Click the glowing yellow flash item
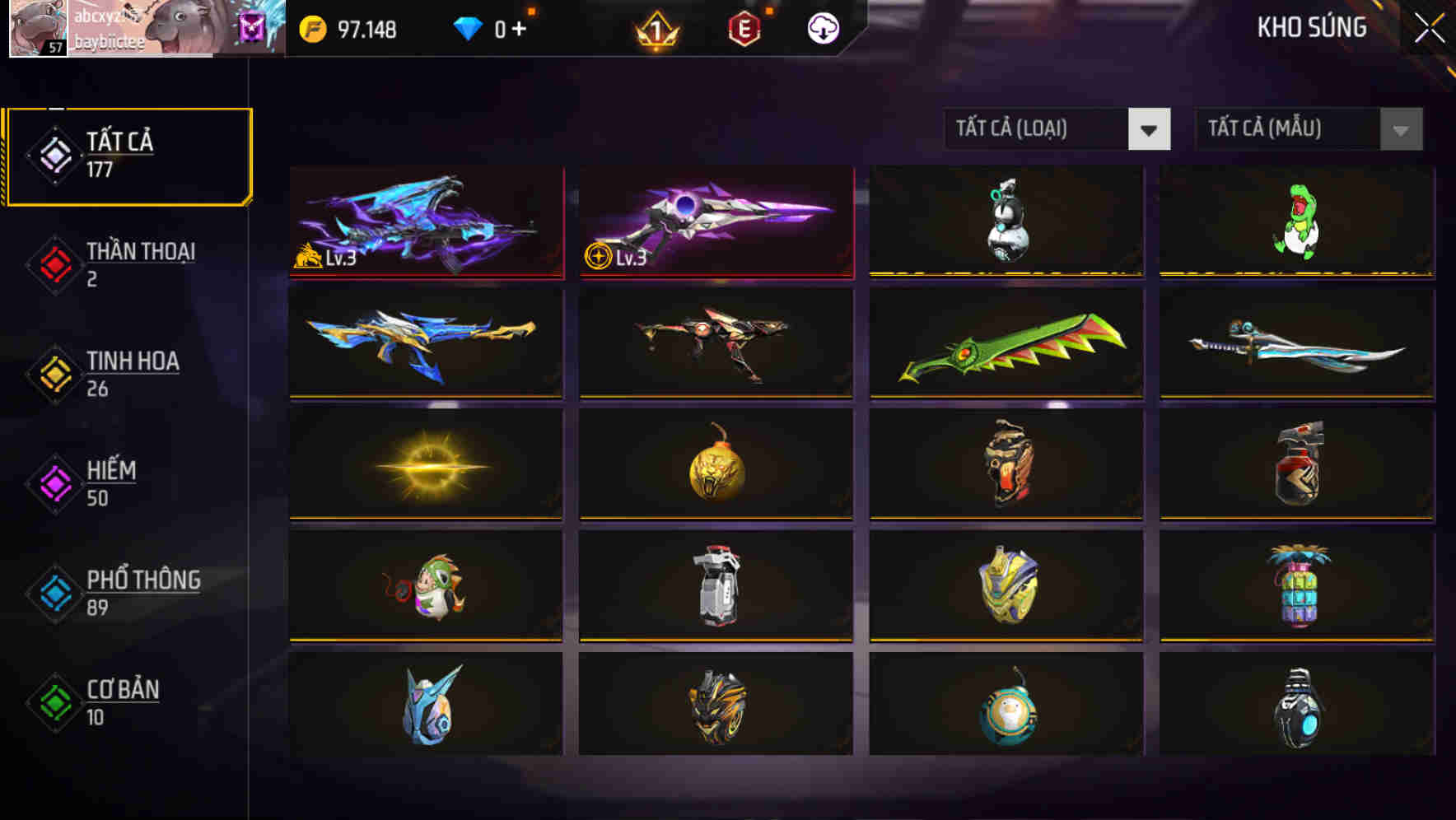The width and height of the screenshot is (1456, 820). 427,466
